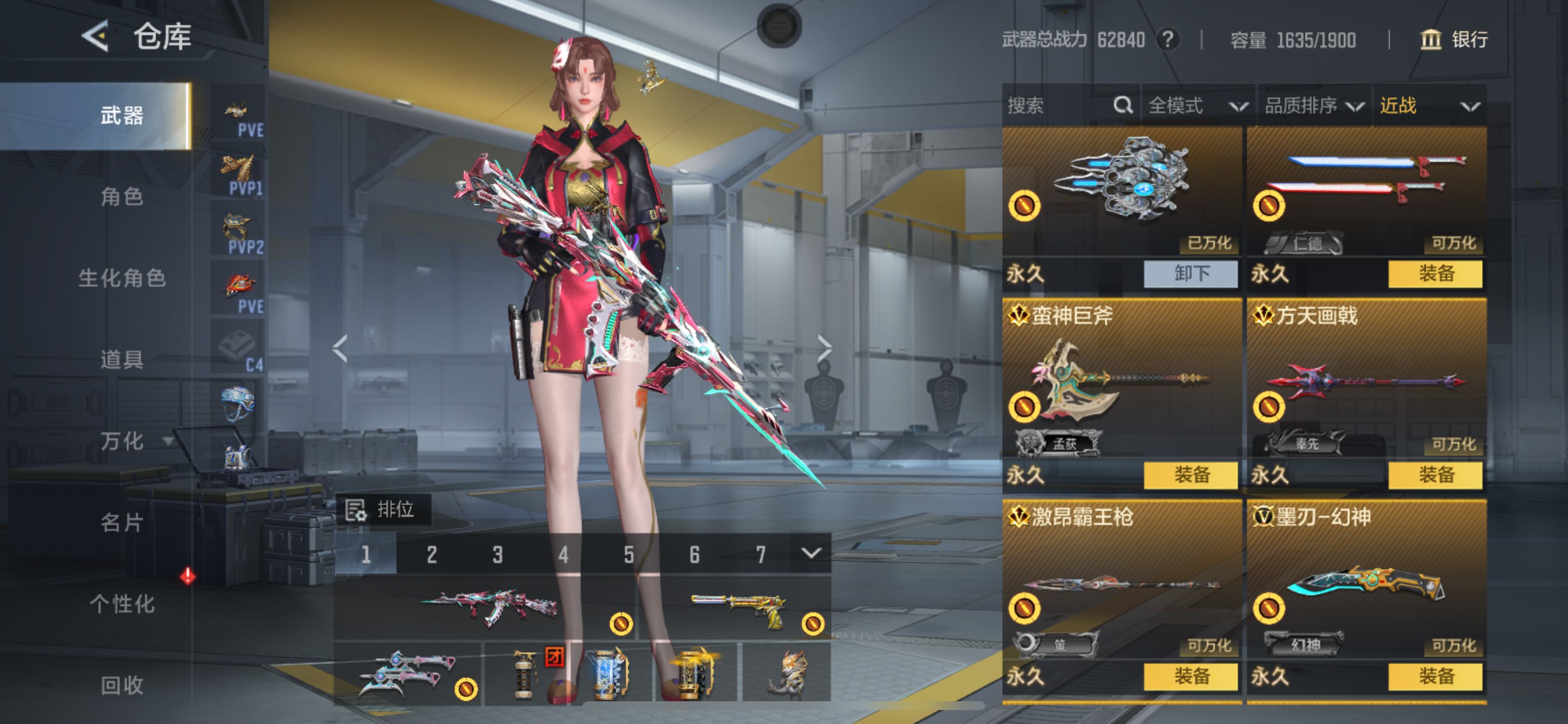The width and height of the screenshot is (1568, 724).
Task: Open the 个性化 section
Action: [122, 604]
